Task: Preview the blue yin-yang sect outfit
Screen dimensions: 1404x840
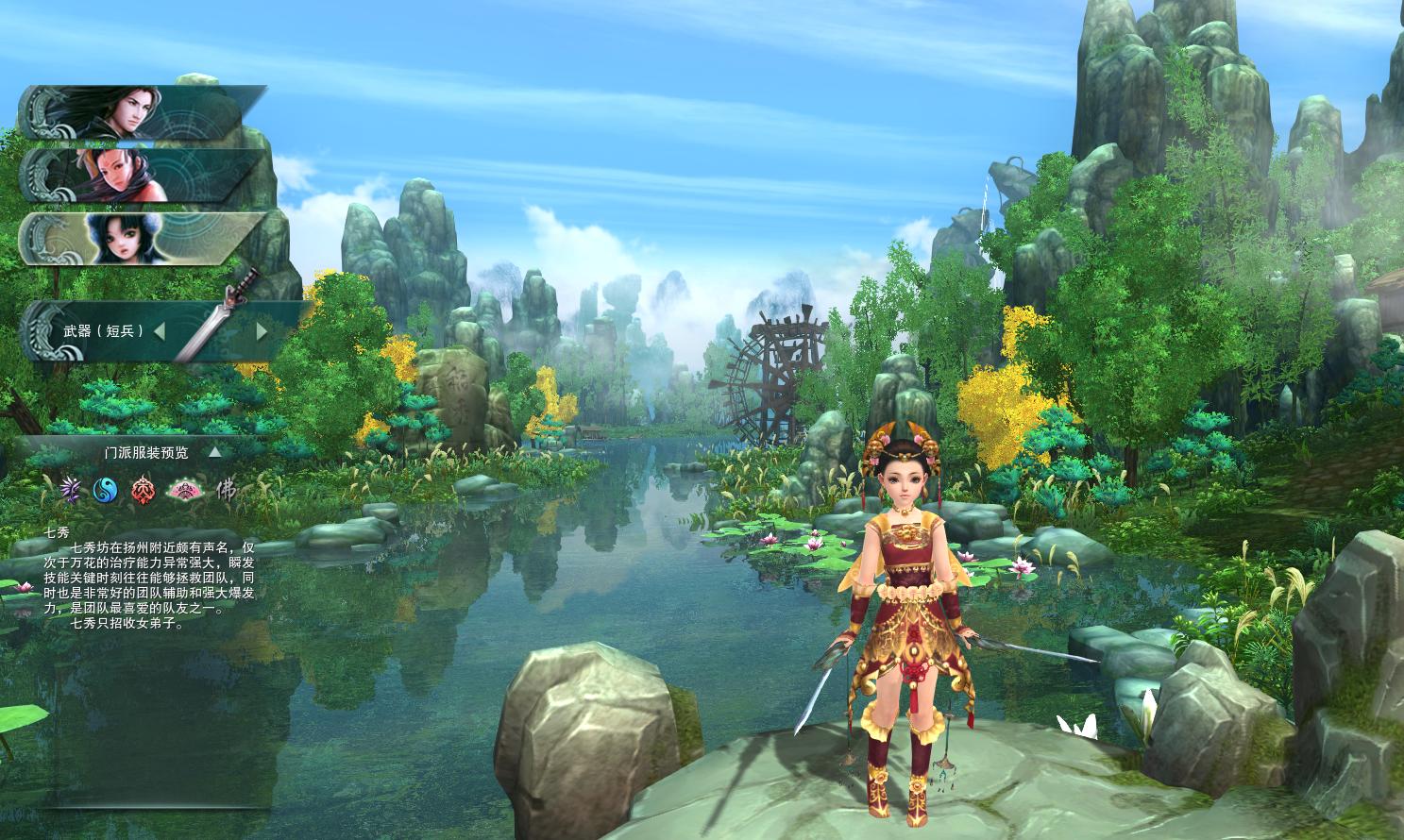Action: click(x=105, y=489)
